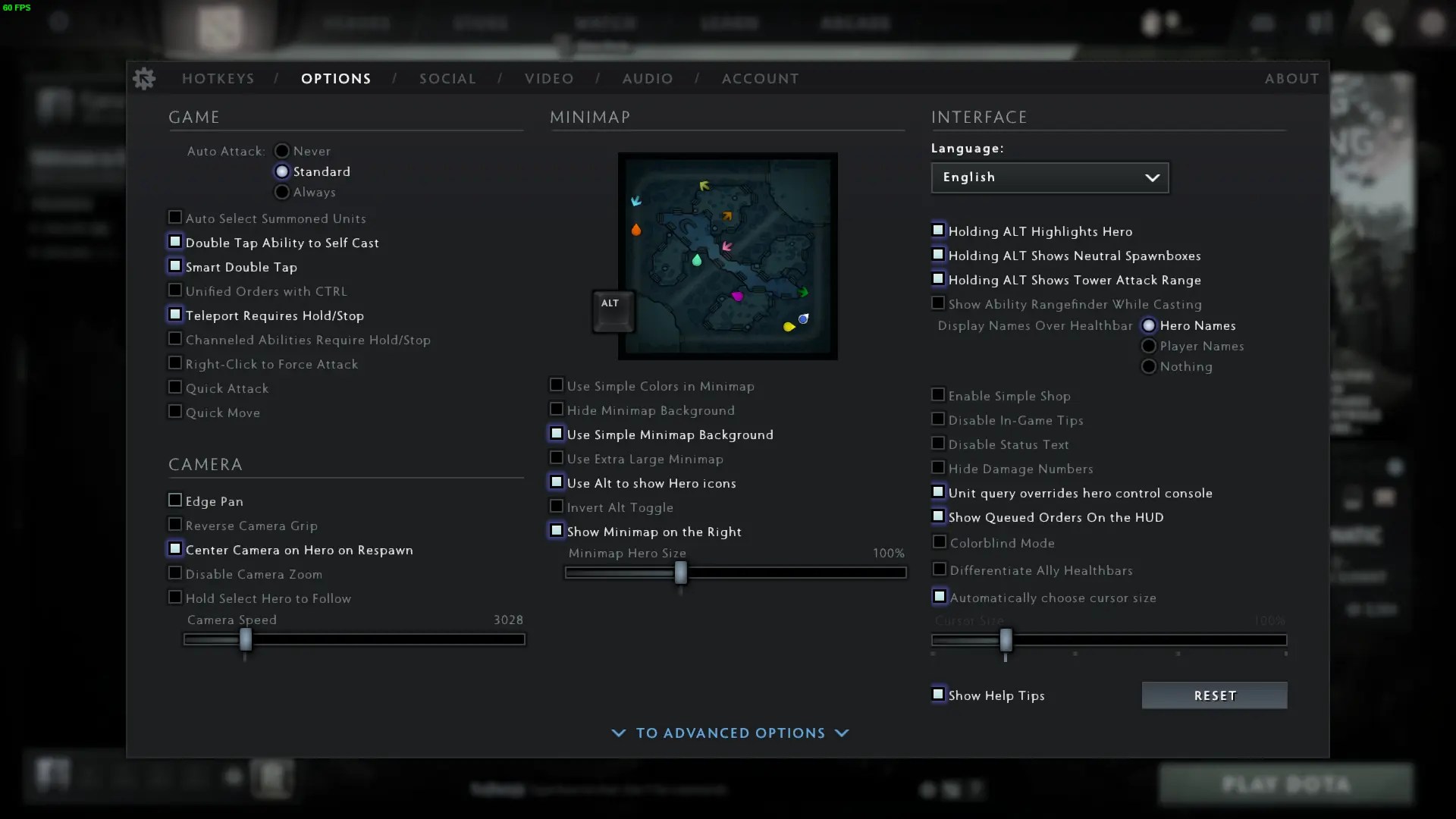Viewport: 1456px width, 819px height.
Task: Toggle Use Extra Large Minimap
Action: coord(557,459)
